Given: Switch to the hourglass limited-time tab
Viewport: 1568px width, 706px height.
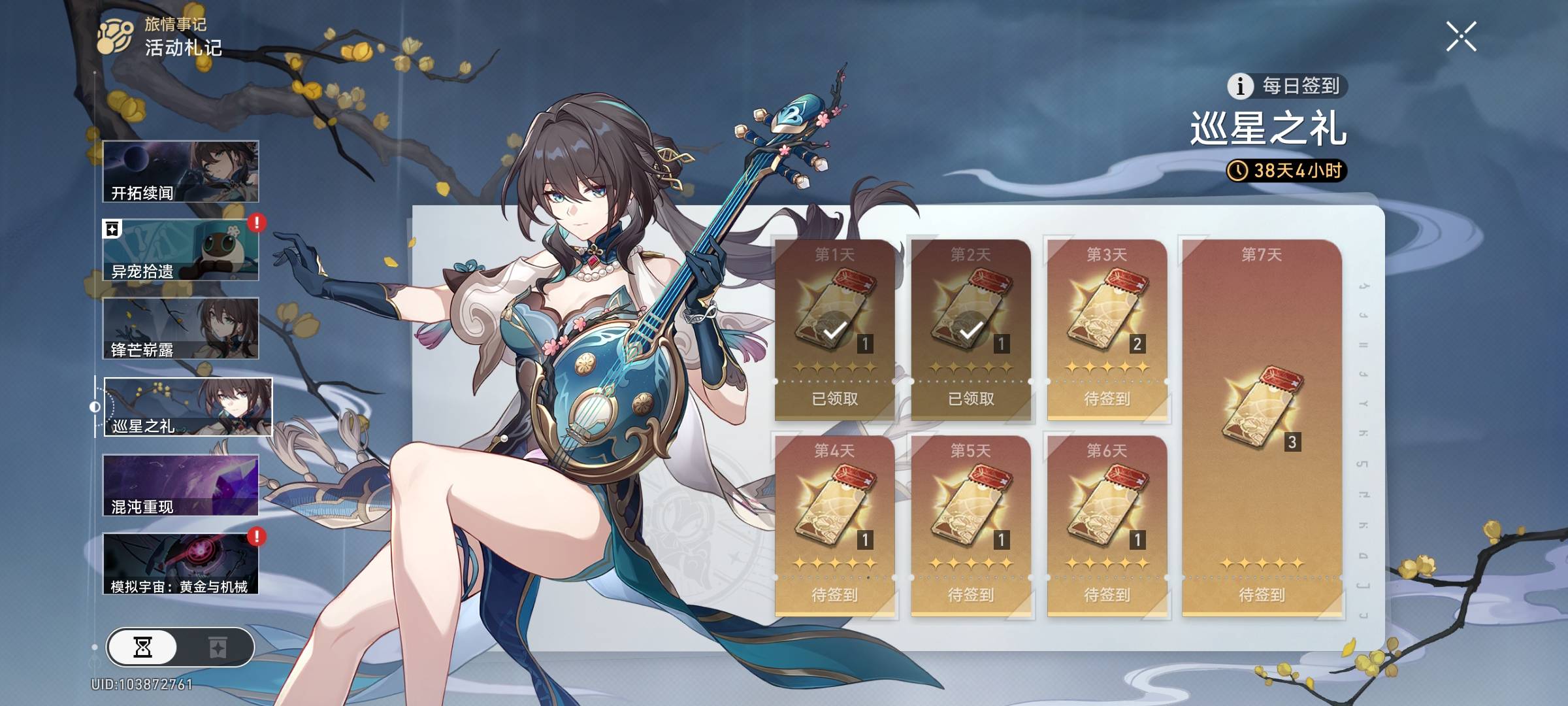Looking at the screenshot, I should click(143, 647).
